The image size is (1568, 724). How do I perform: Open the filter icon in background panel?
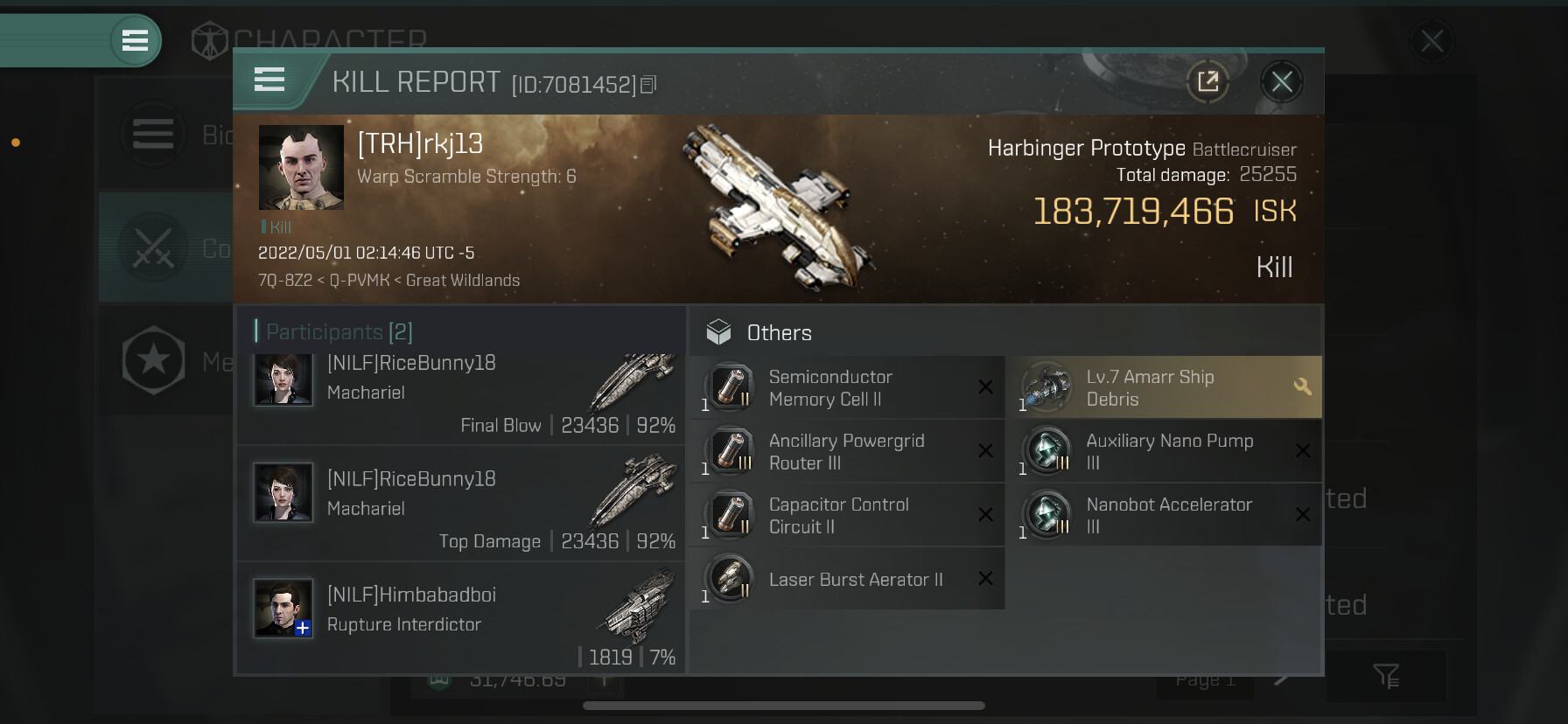pos(1386,675)
